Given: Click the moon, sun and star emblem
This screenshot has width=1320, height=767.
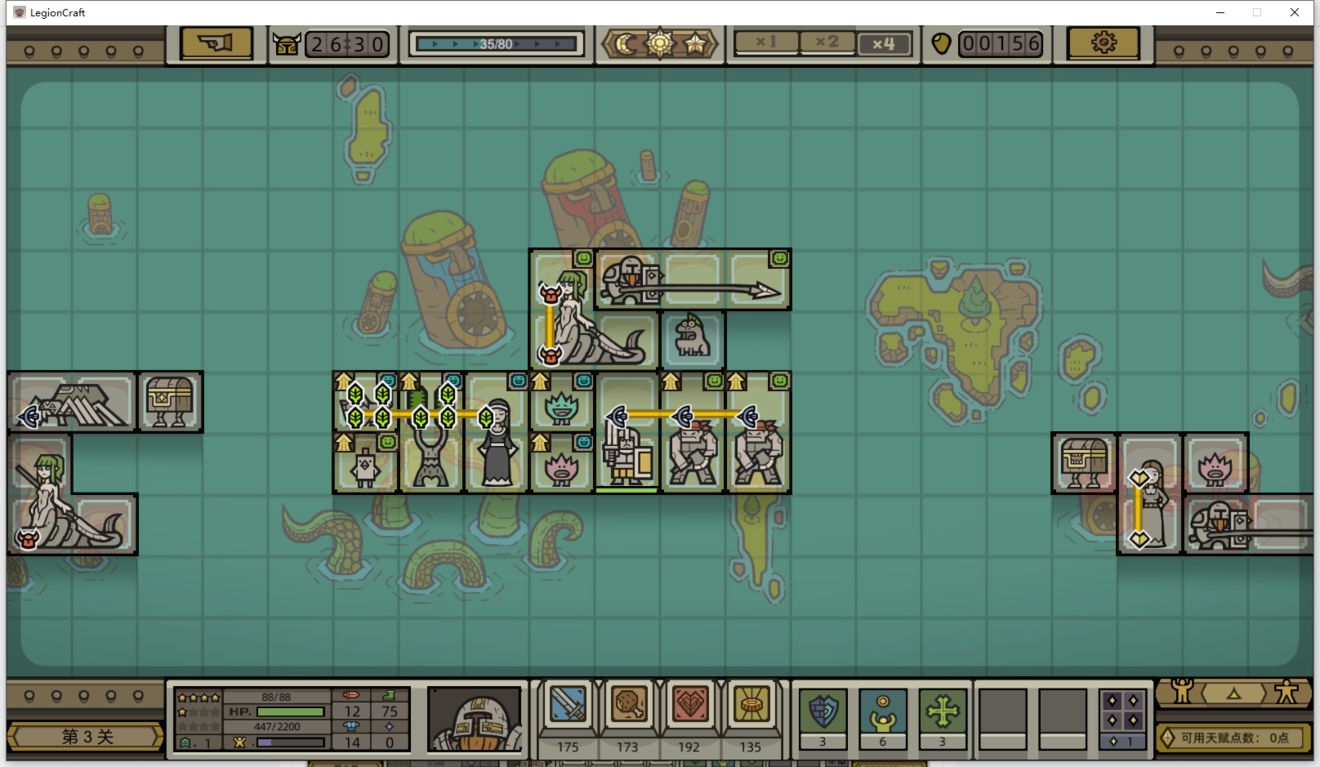Looking at the screenshot, I should [x=660, y=44].
